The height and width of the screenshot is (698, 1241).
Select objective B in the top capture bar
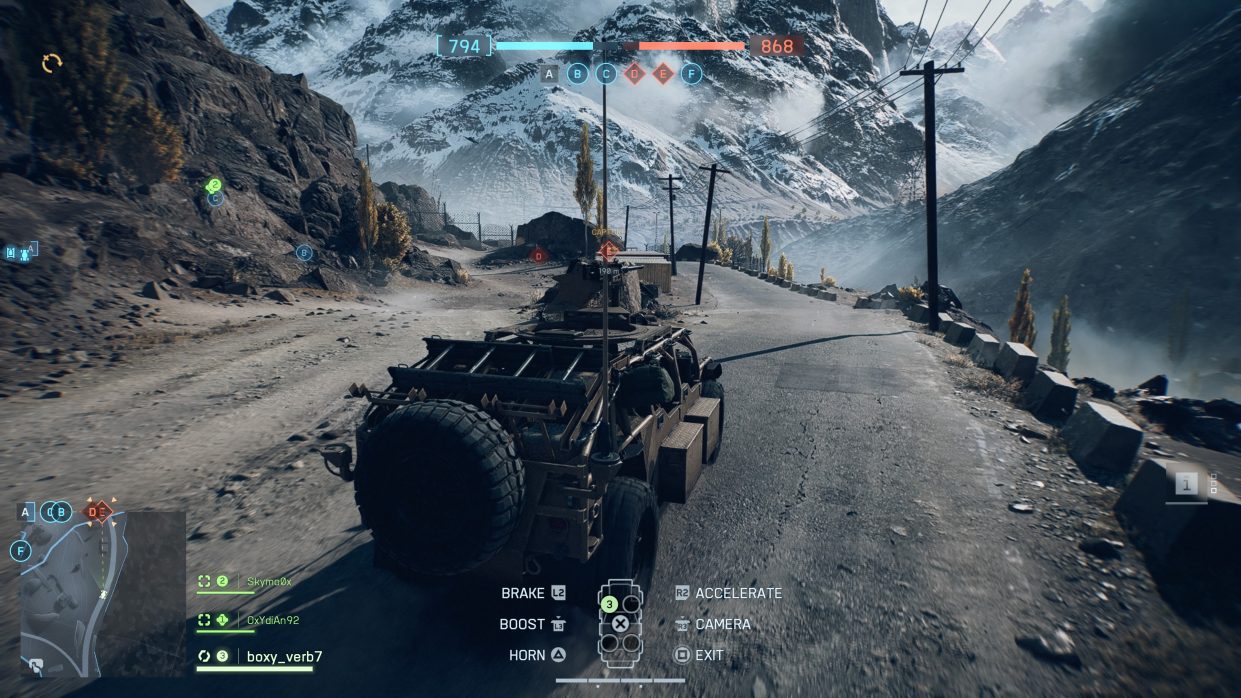point(577,73)
